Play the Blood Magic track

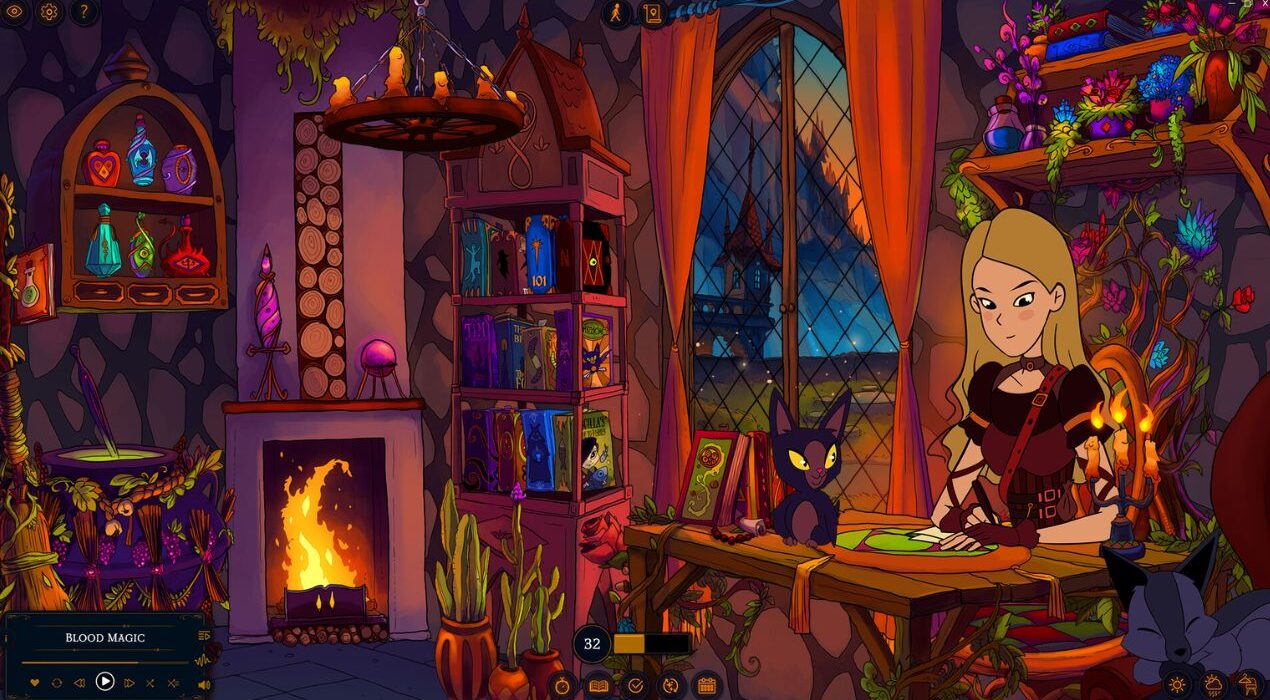105,681
